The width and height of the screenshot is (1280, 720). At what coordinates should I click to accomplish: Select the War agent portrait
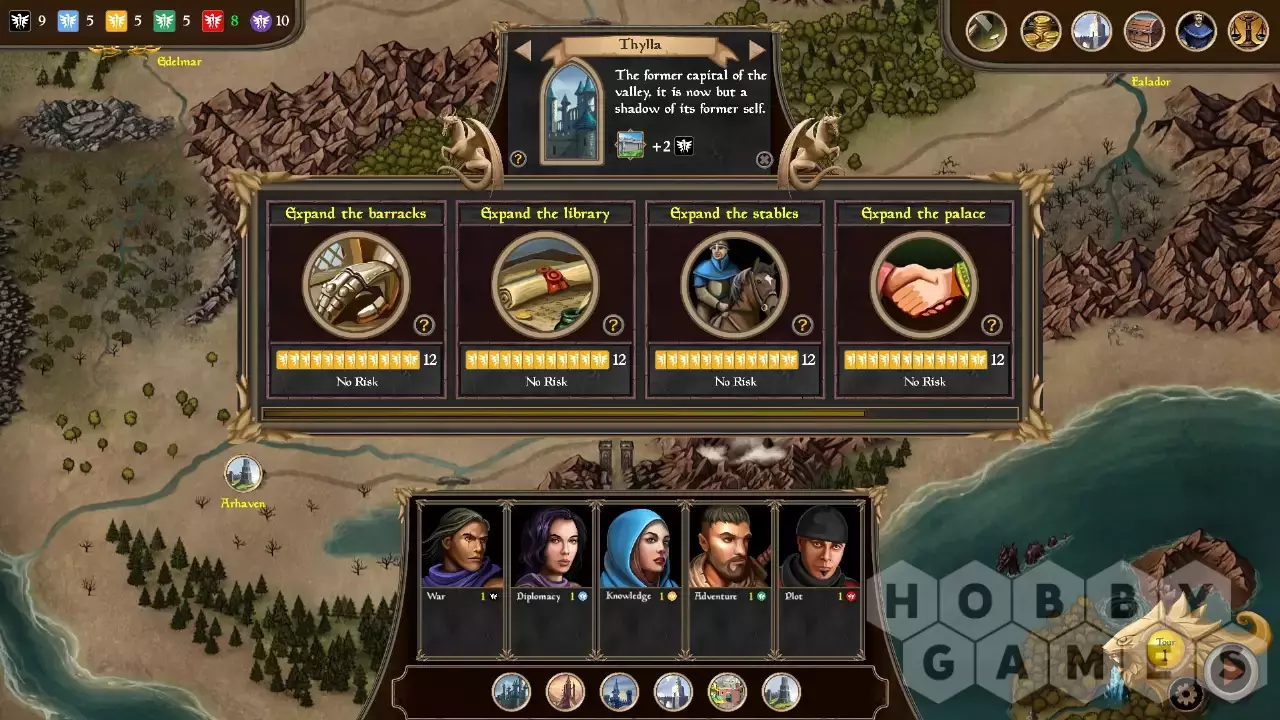coord(462,547)
